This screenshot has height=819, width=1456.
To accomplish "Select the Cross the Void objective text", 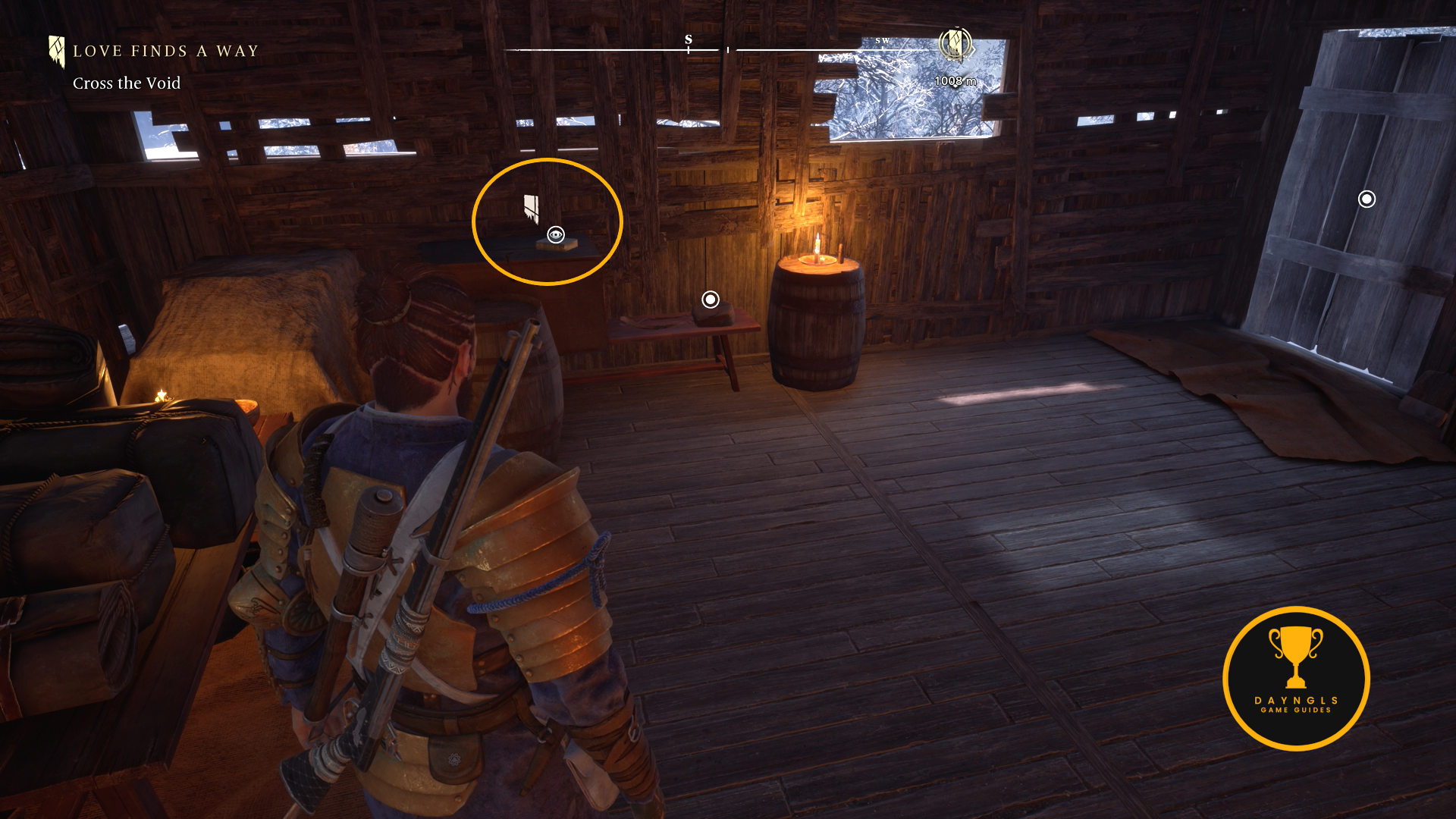I will [127, 83].
